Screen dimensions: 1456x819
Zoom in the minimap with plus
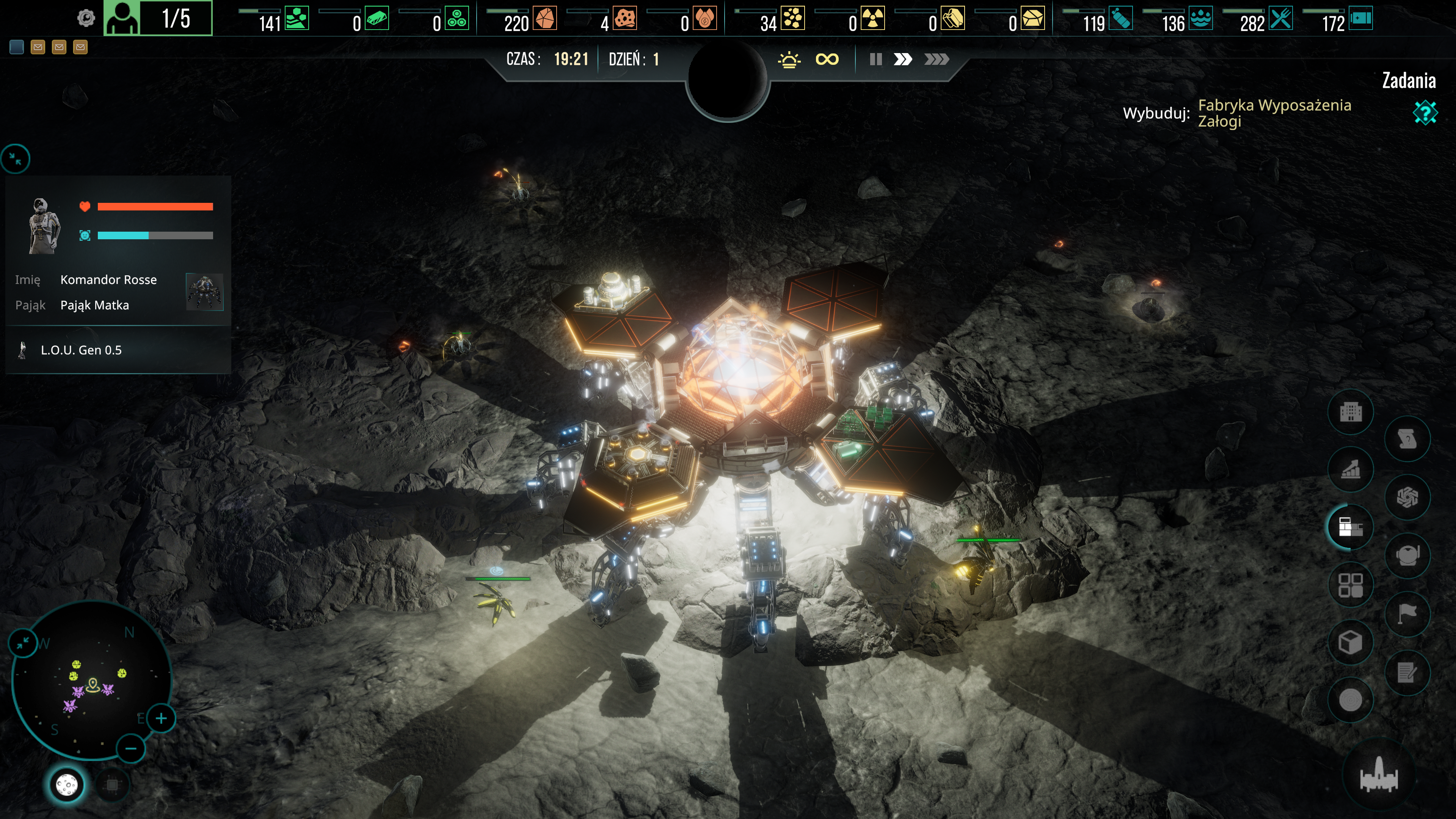(x=161, y=719)
